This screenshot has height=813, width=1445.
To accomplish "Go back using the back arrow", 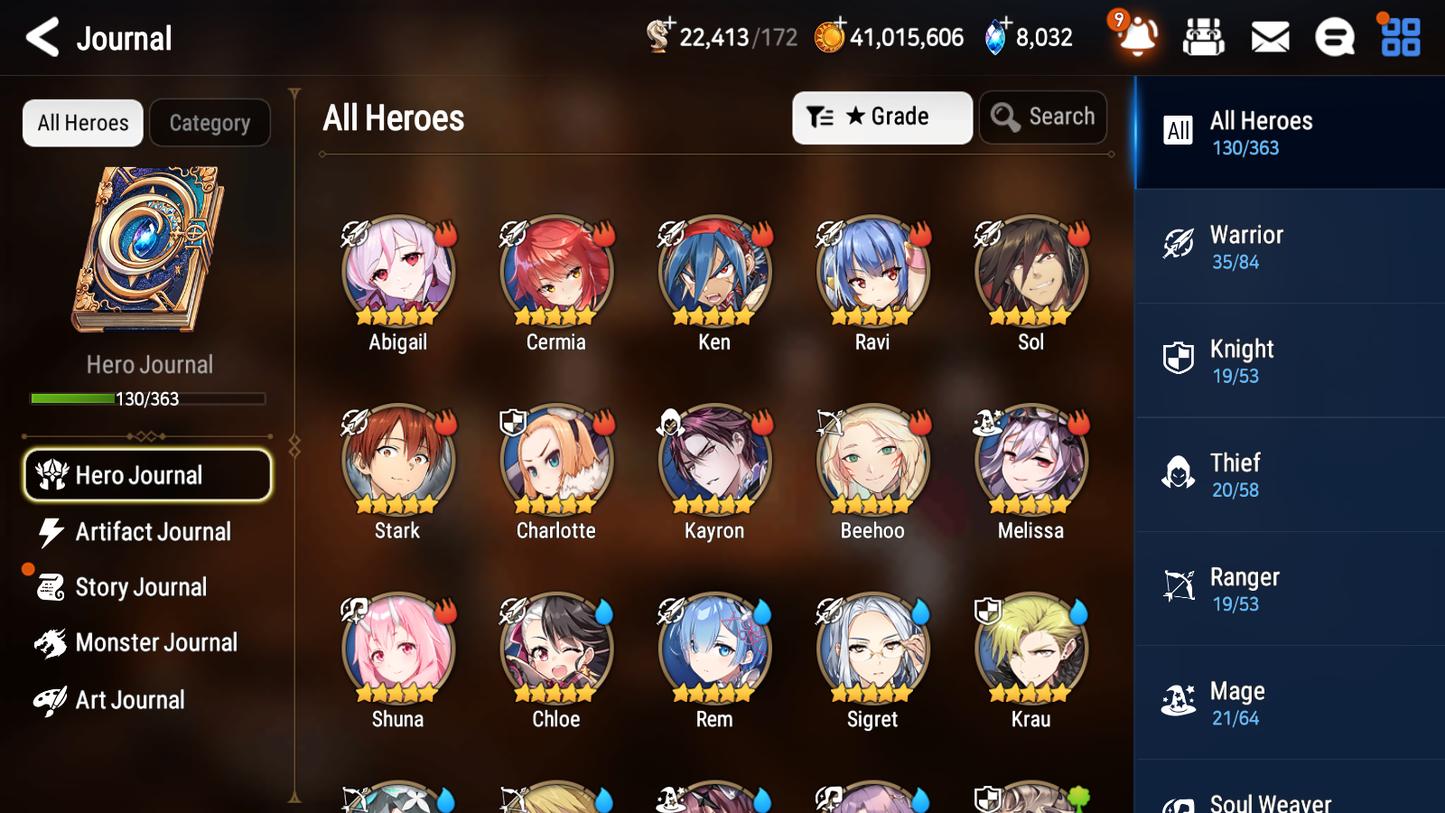I will click(x=43, y=36).
